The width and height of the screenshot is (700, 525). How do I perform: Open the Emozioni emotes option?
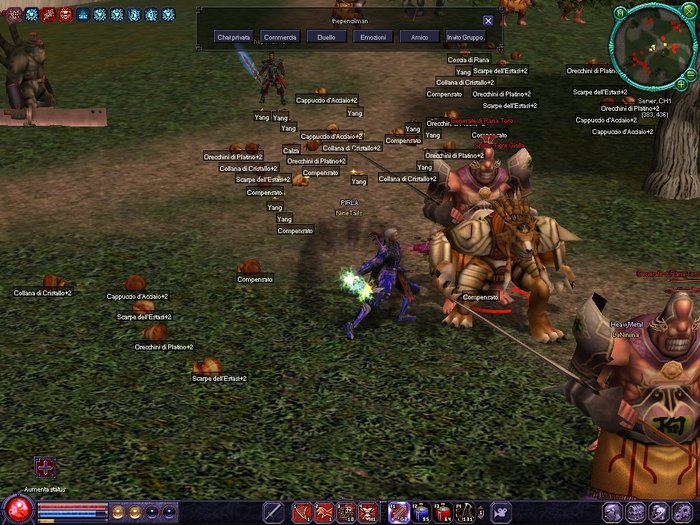point(372,37)
